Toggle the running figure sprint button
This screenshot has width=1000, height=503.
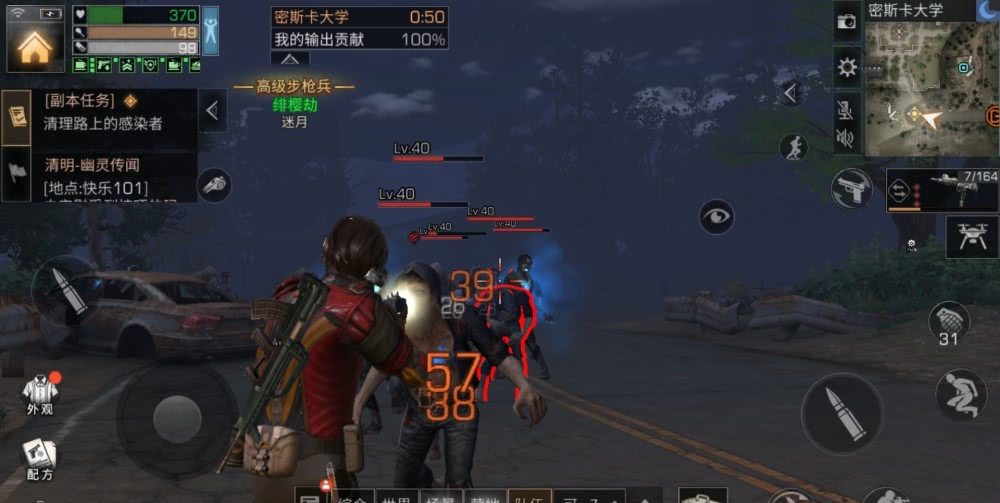pos(793,148)
